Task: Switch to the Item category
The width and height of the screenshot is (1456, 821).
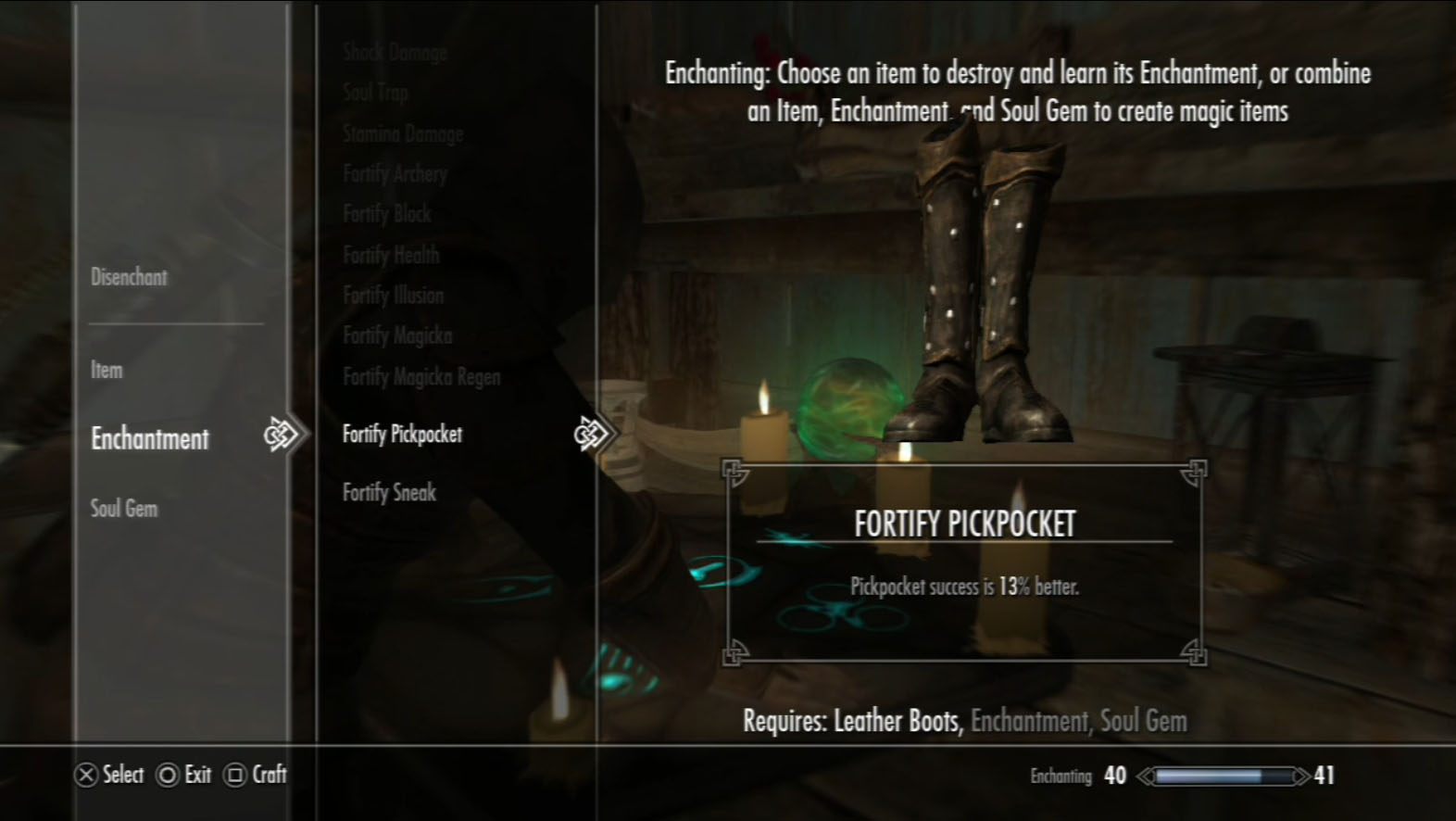Action: [x=107, y=371]
